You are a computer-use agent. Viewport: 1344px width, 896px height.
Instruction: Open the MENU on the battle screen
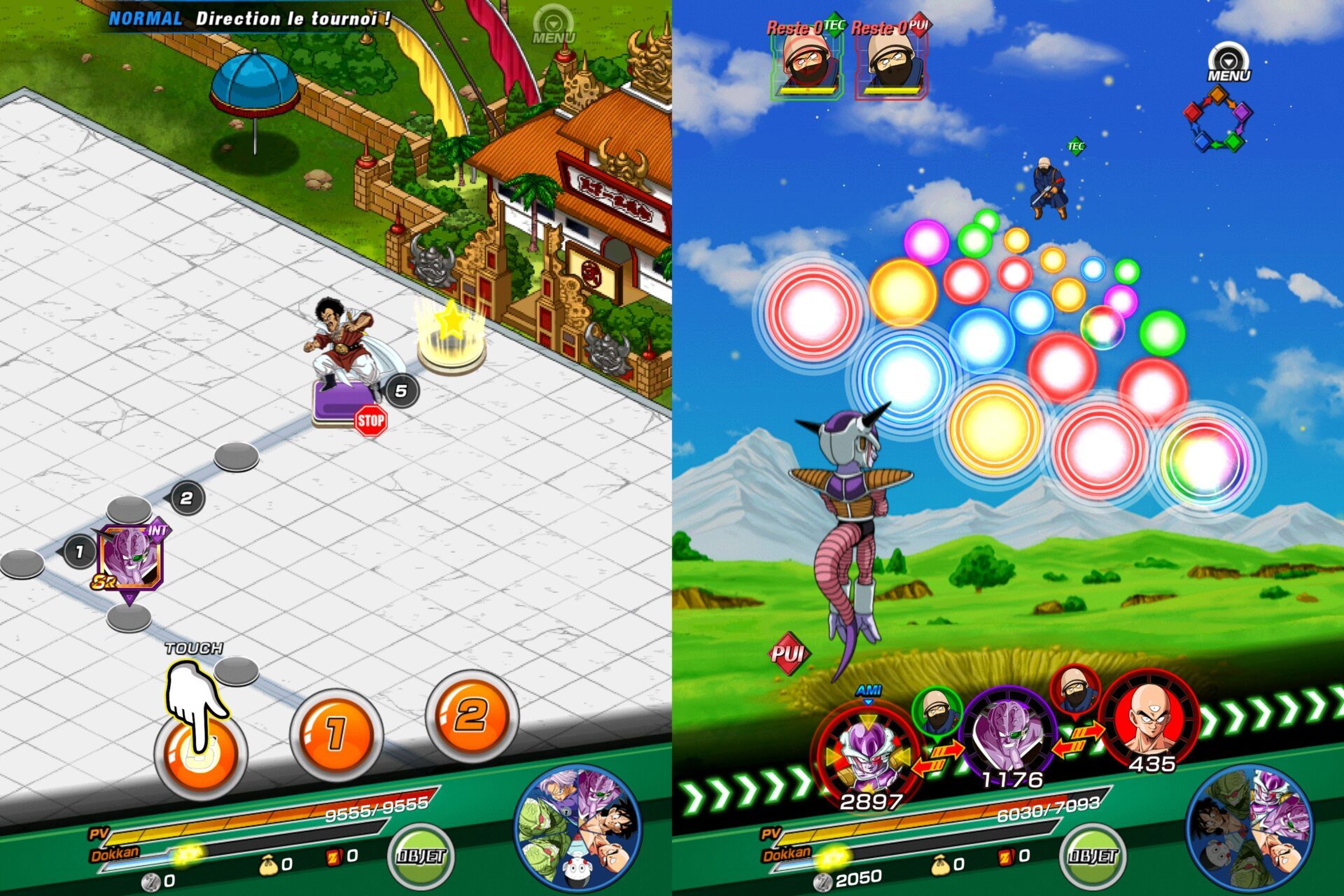(1228, 63)
